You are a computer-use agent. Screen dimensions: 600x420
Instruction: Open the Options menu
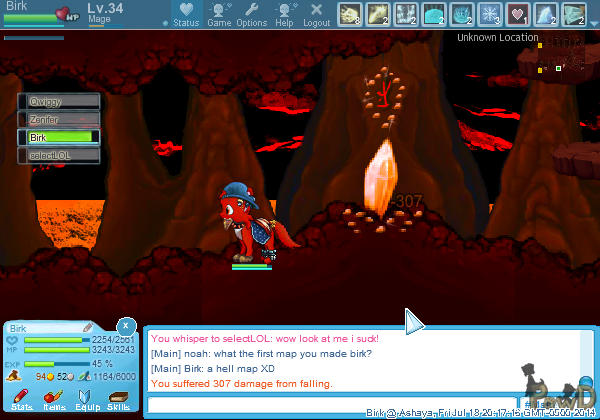point(251,15)
